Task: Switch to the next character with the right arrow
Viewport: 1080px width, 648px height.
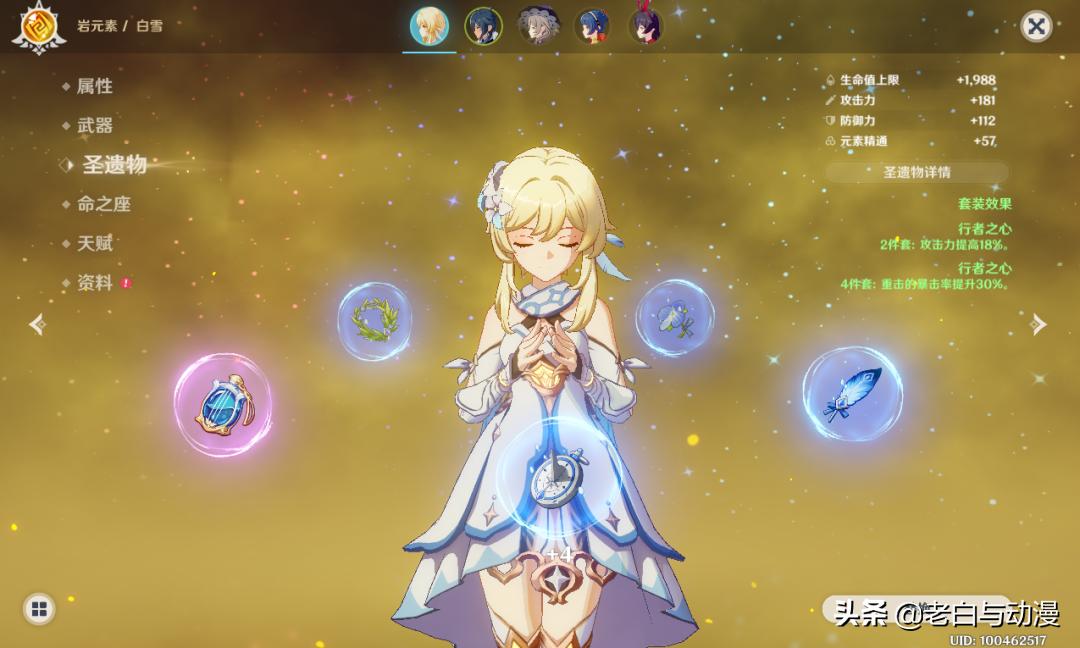Action: (1039, 324)
